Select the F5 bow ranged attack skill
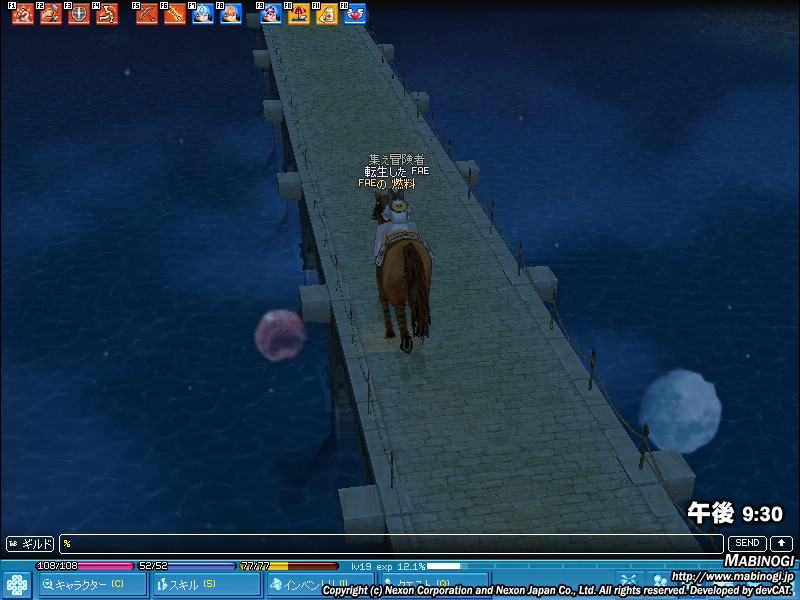This screenshot has width=800, height=600. pyautogui.click(x=147, y=14)
